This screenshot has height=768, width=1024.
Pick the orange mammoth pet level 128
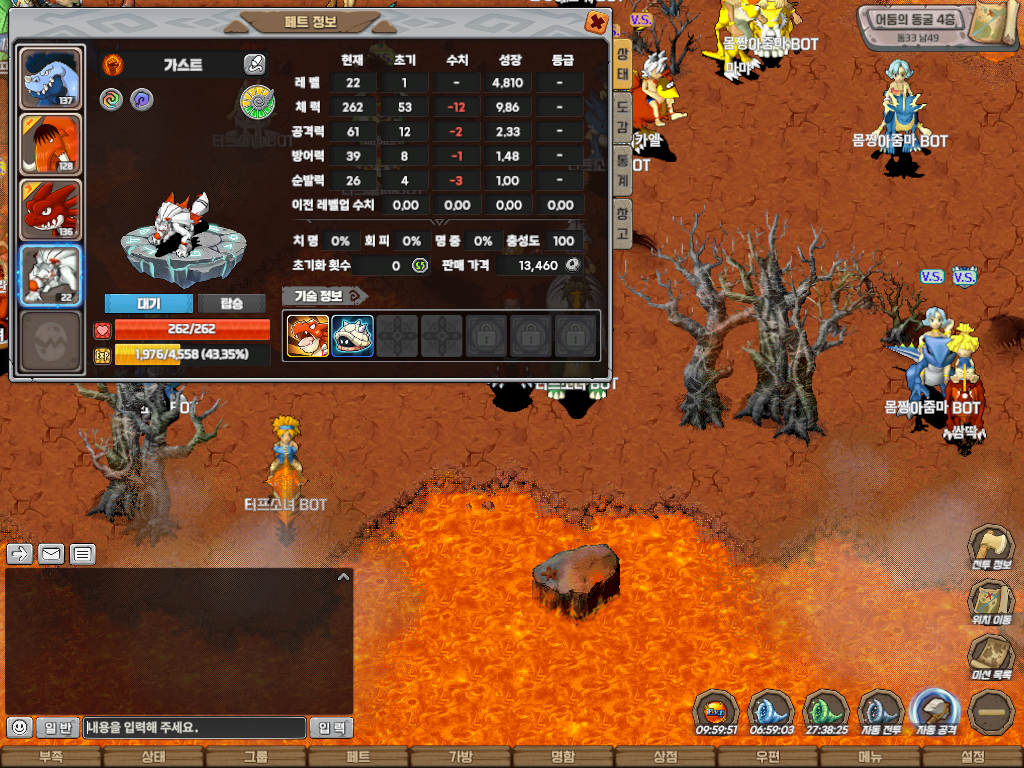[50, 144]
